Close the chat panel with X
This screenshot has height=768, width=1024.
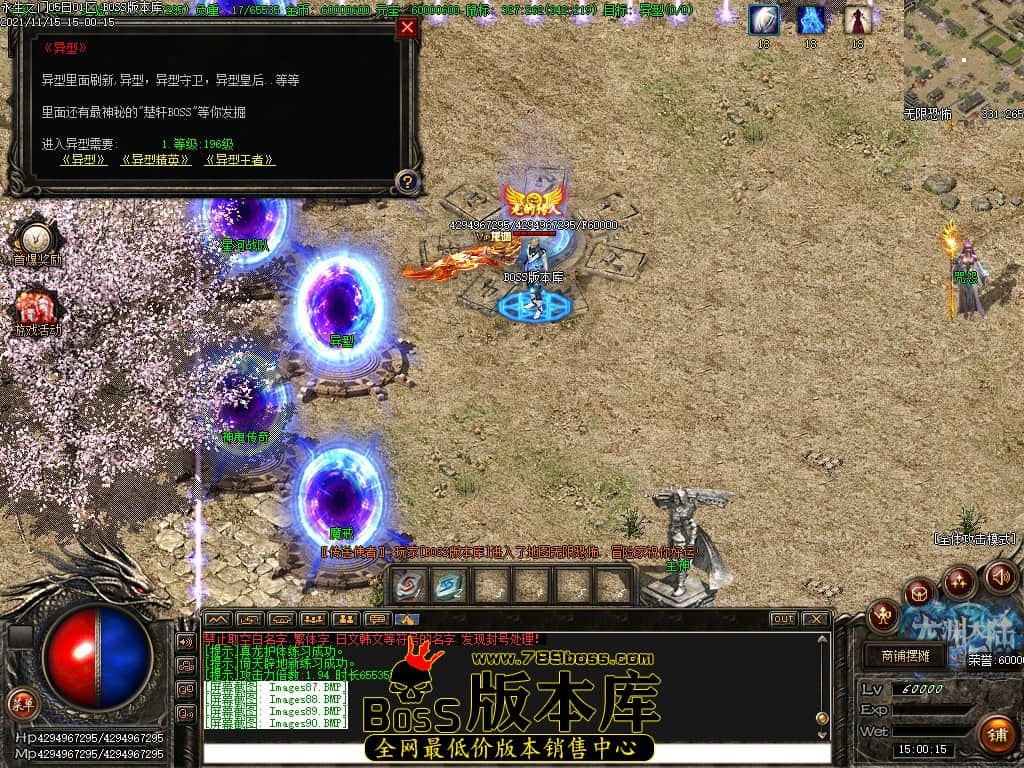click(x=816, y=619)
